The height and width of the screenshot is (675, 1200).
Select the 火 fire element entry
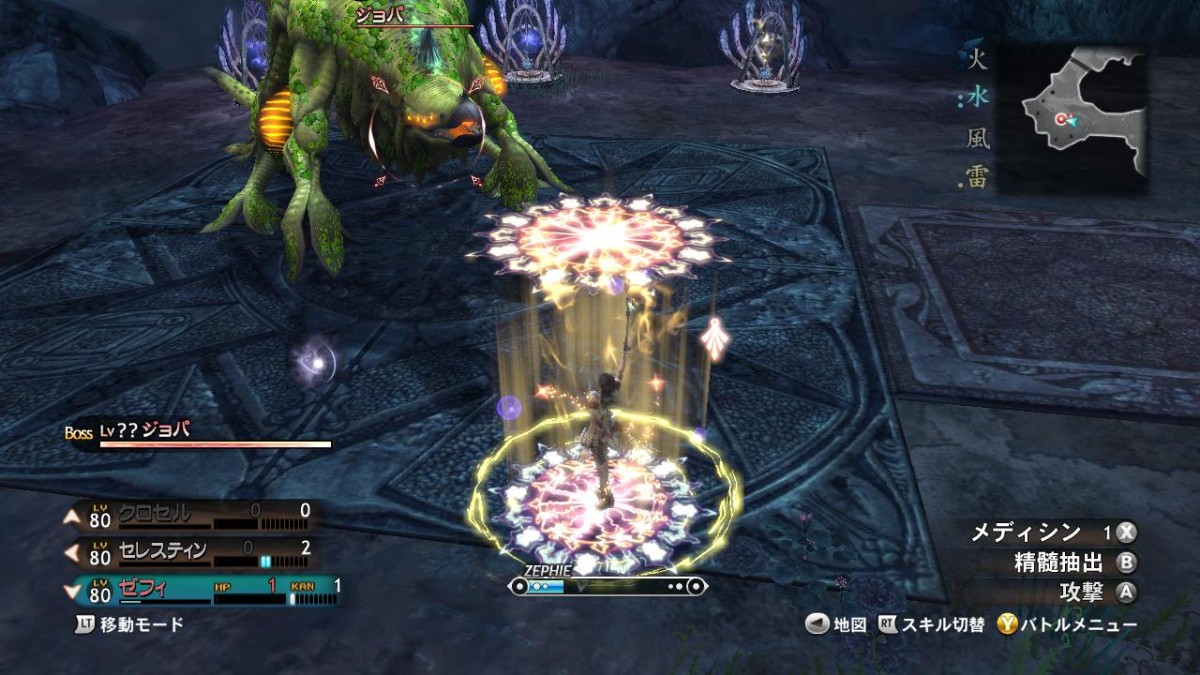click(x=977, y=60)
